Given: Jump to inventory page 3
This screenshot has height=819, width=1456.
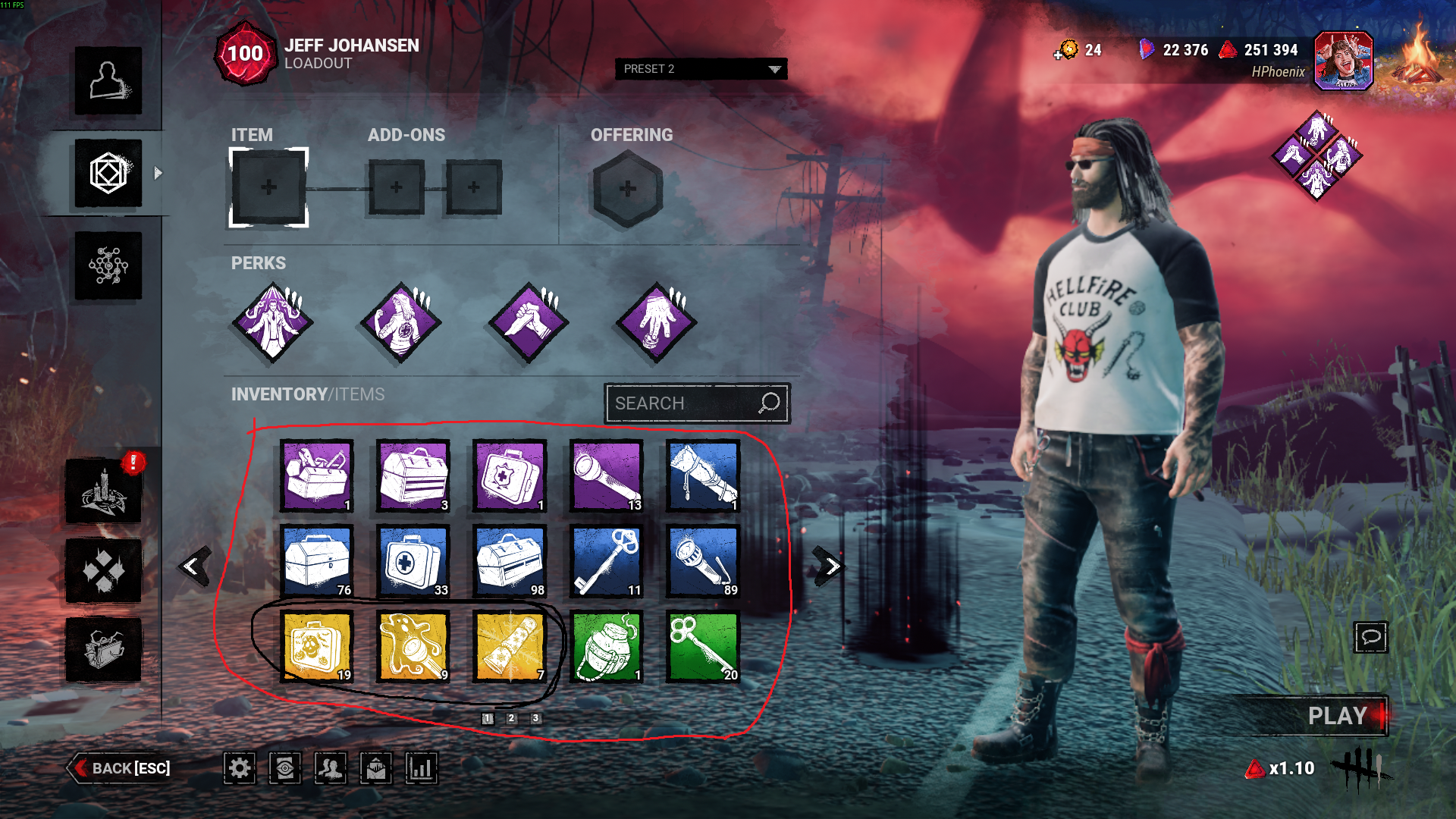Looking at the screenshot, I should point(536,718).
